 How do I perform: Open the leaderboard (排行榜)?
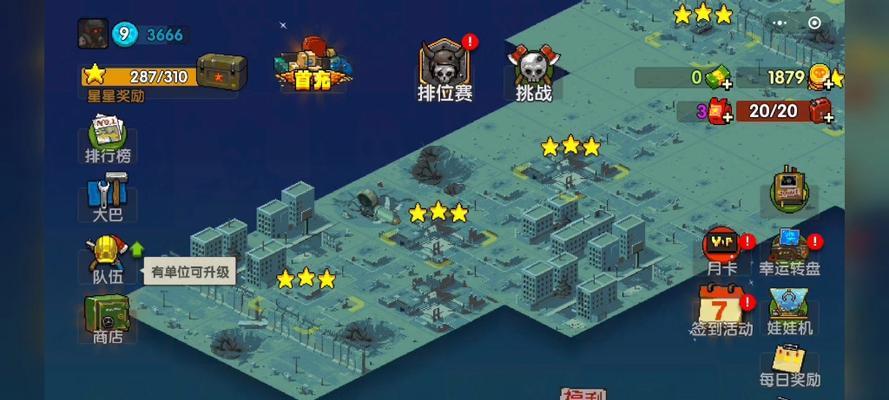pyautogui.click(x=108, y=138)
